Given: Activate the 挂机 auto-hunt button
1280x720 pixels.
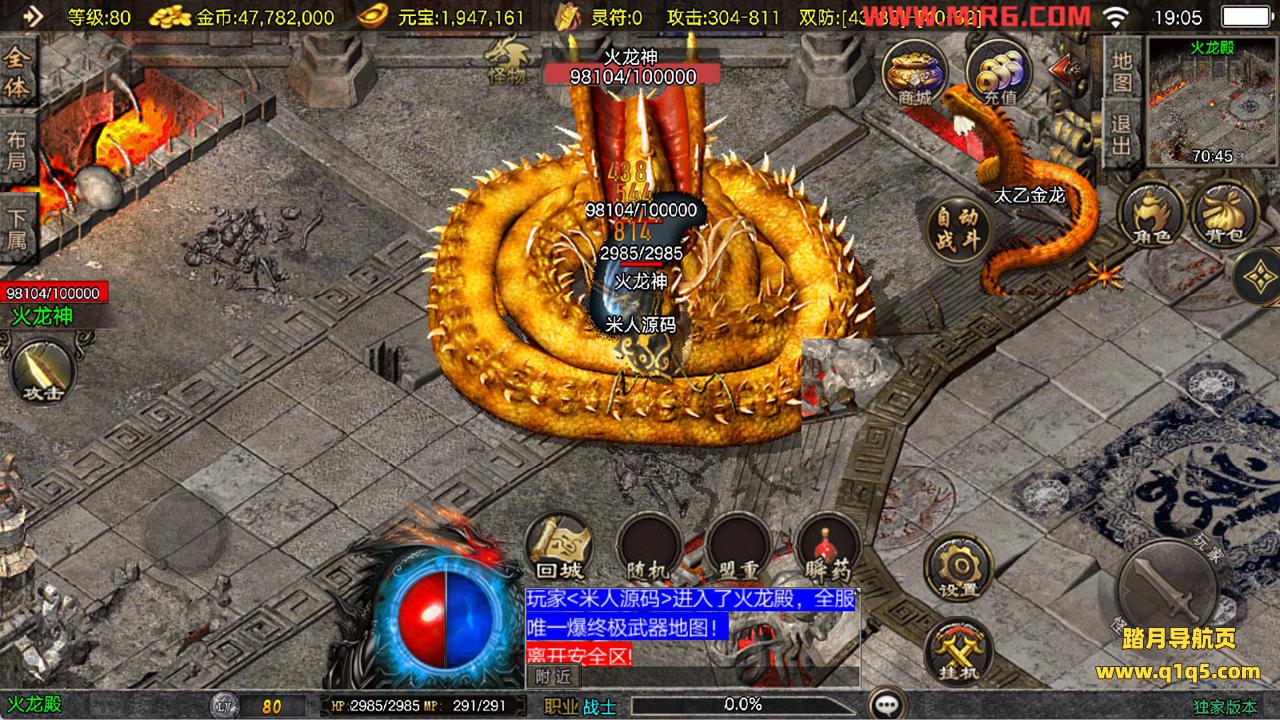Looking at the screenshot, I should point(957,653).
